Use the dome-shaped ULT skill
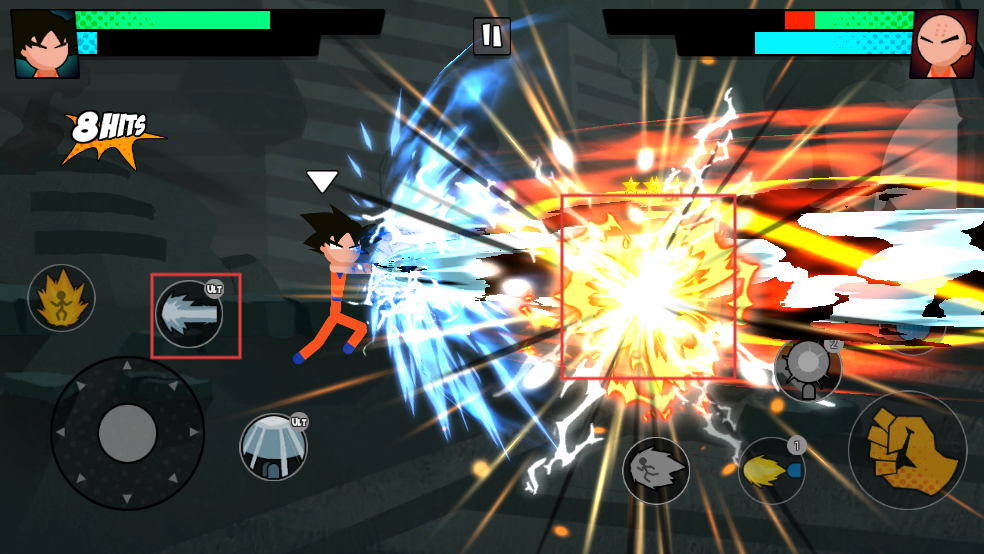 click(x=273, y=446)
